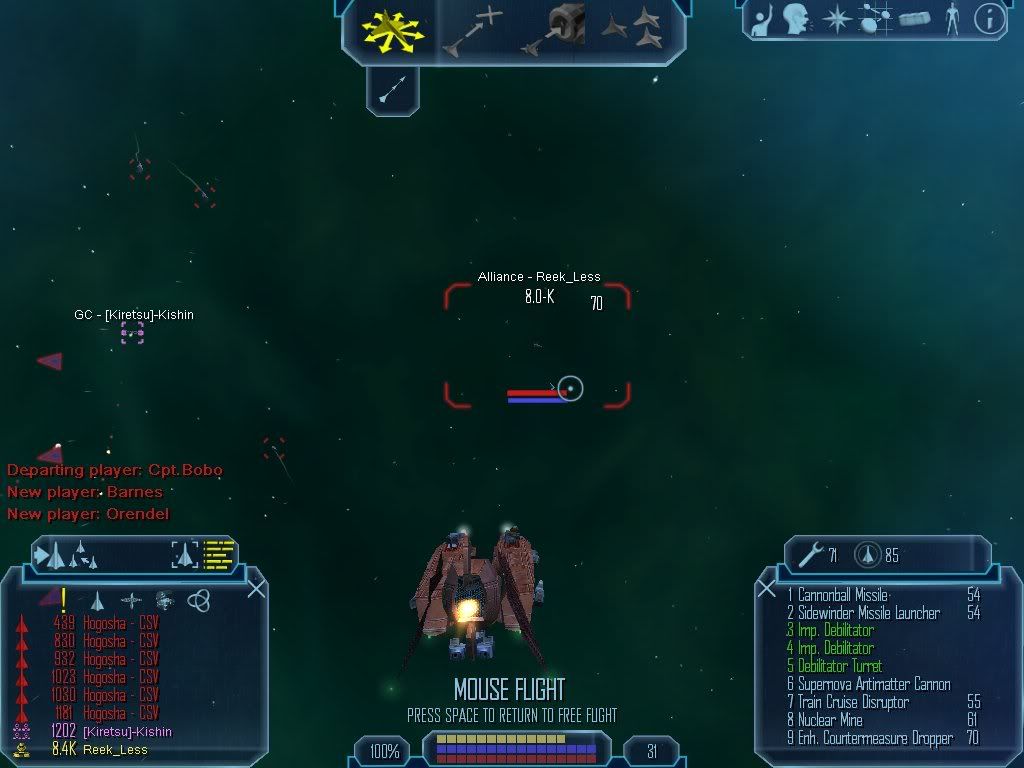Open the star-shaped nav map icon

836,19
